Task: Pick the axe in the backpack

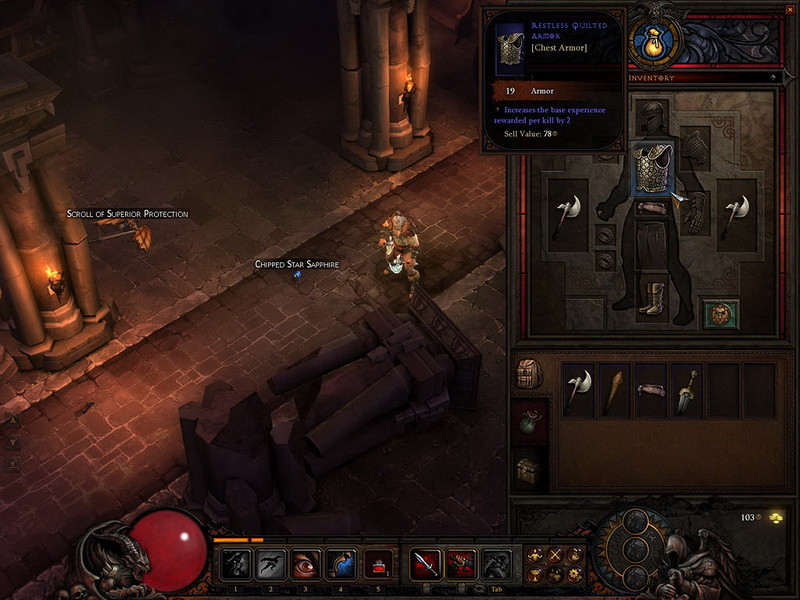Action: [578, 390]
